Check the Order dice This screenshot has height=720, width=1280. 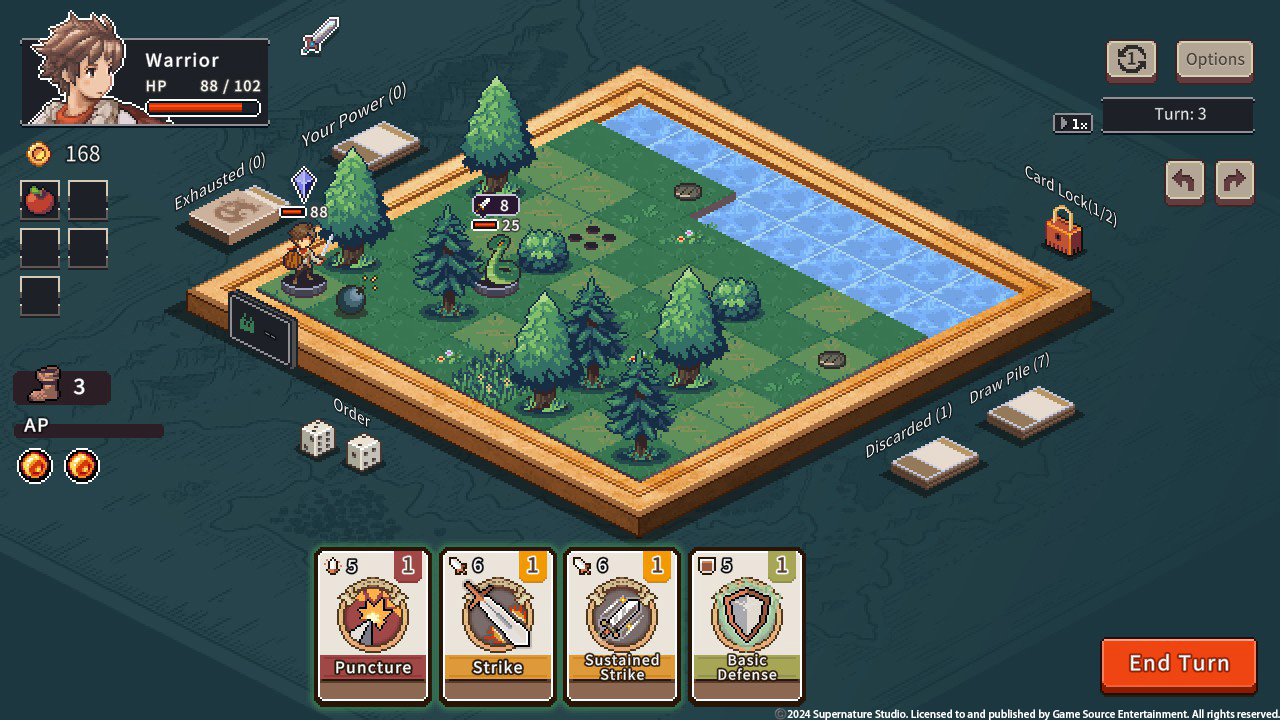coord(341,446)
